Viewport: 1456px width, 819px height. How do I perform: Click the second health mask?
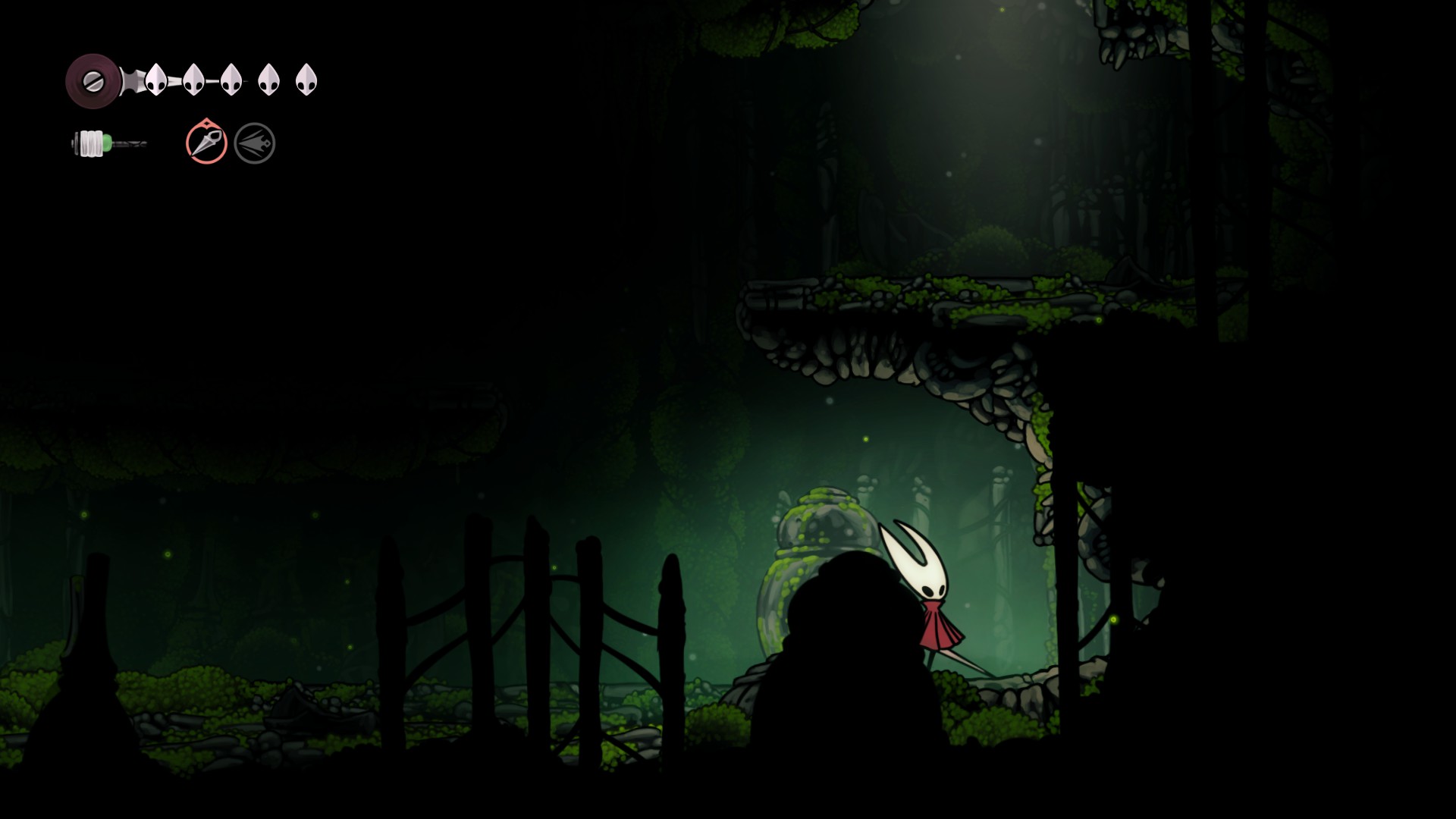click(x=194, y=80)
